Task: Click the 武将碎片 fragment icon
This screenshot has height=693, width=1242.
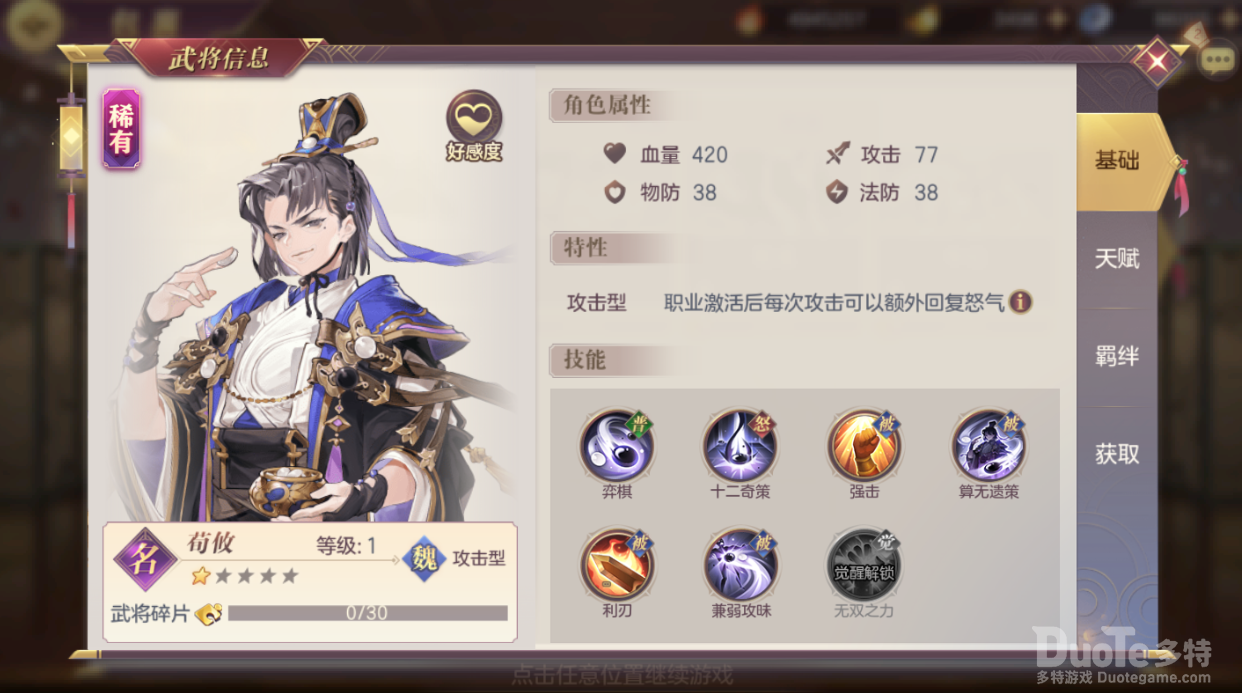Action: (209, 613)
